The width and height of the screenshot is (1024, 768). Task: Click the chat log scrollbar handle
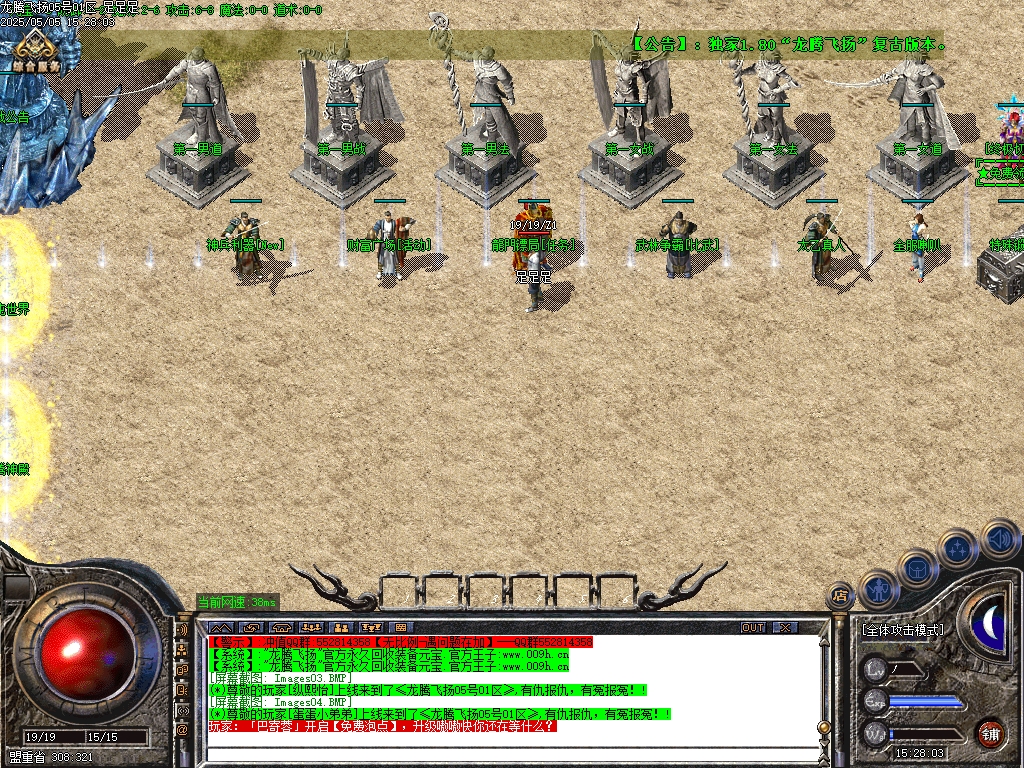(x=823, y=726)
